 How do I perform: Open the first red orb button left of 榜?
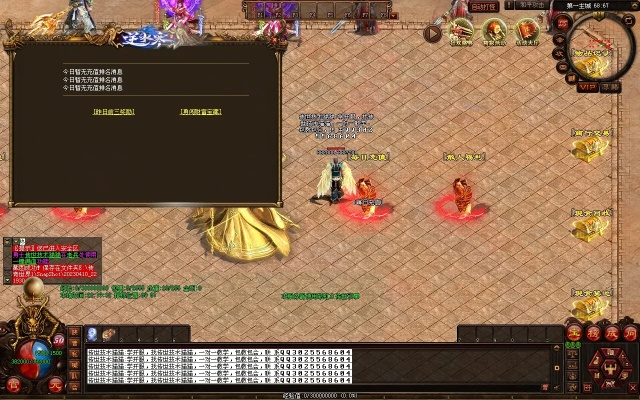(x=574, y=332)
